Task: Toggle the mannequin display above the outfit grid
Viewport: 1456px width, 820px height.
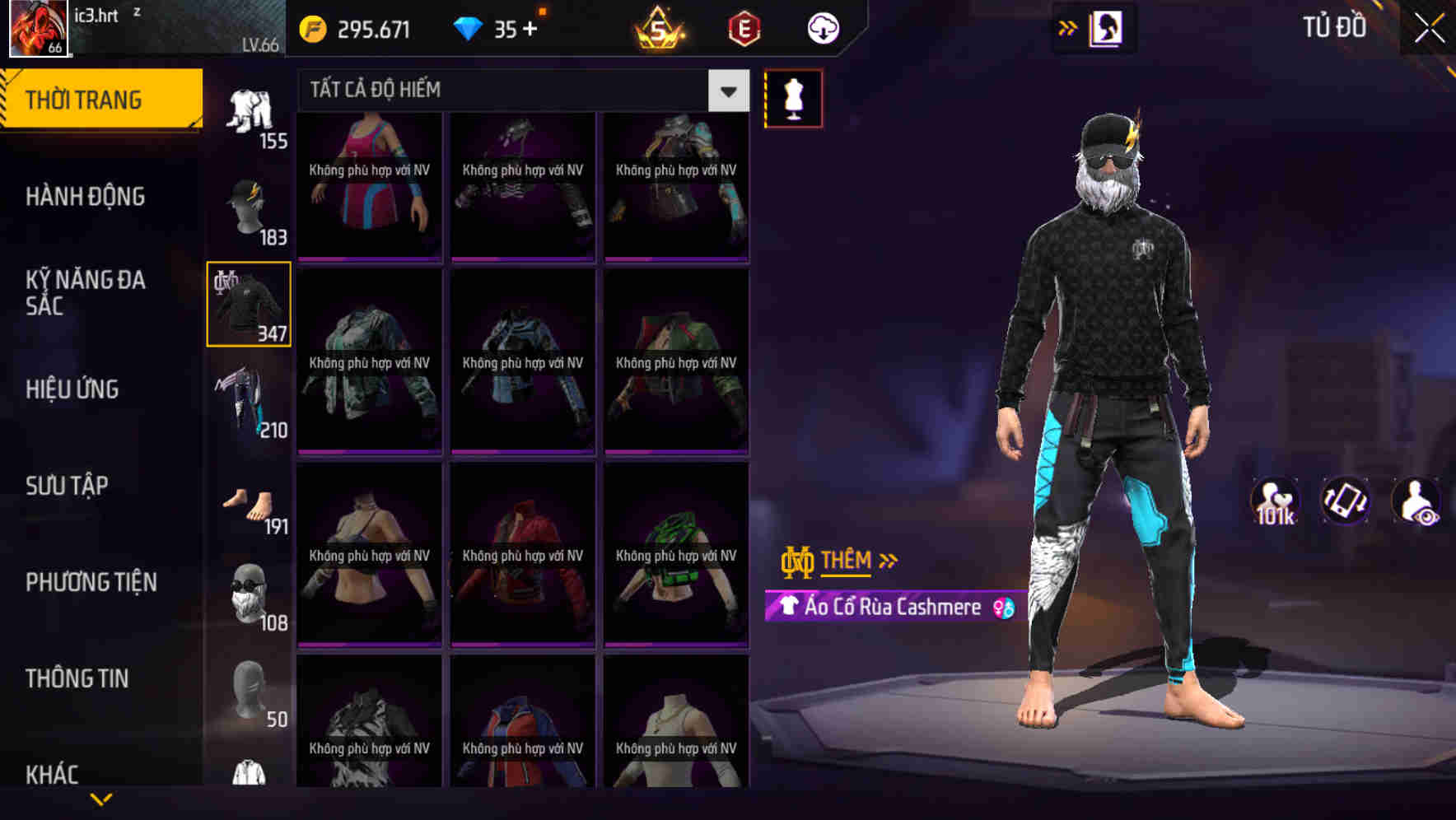Action: (793, 97)
